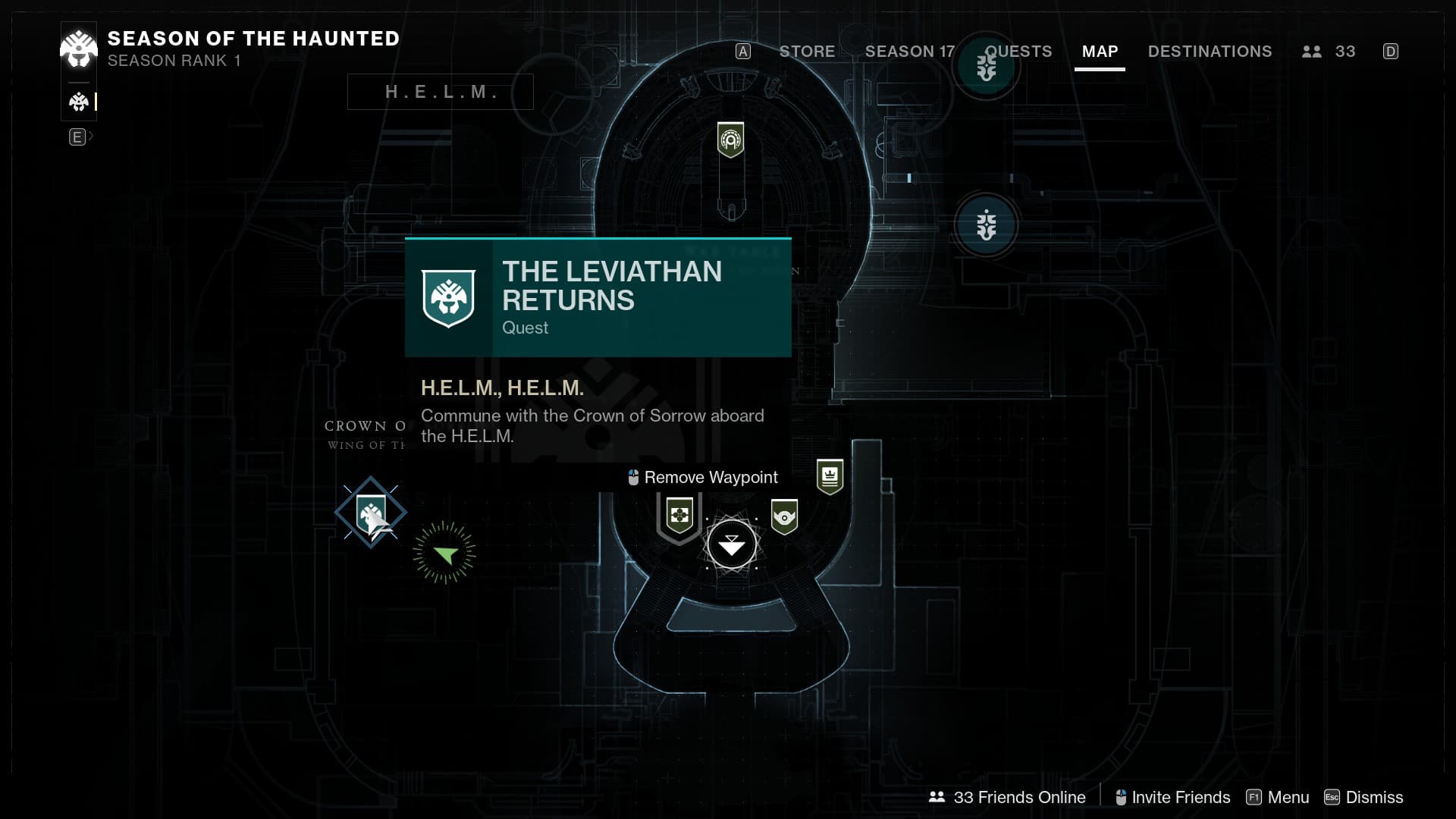Open the roster showing 33 friends
This screenshot has height=819, width=1456.
tap(1329, 52)
